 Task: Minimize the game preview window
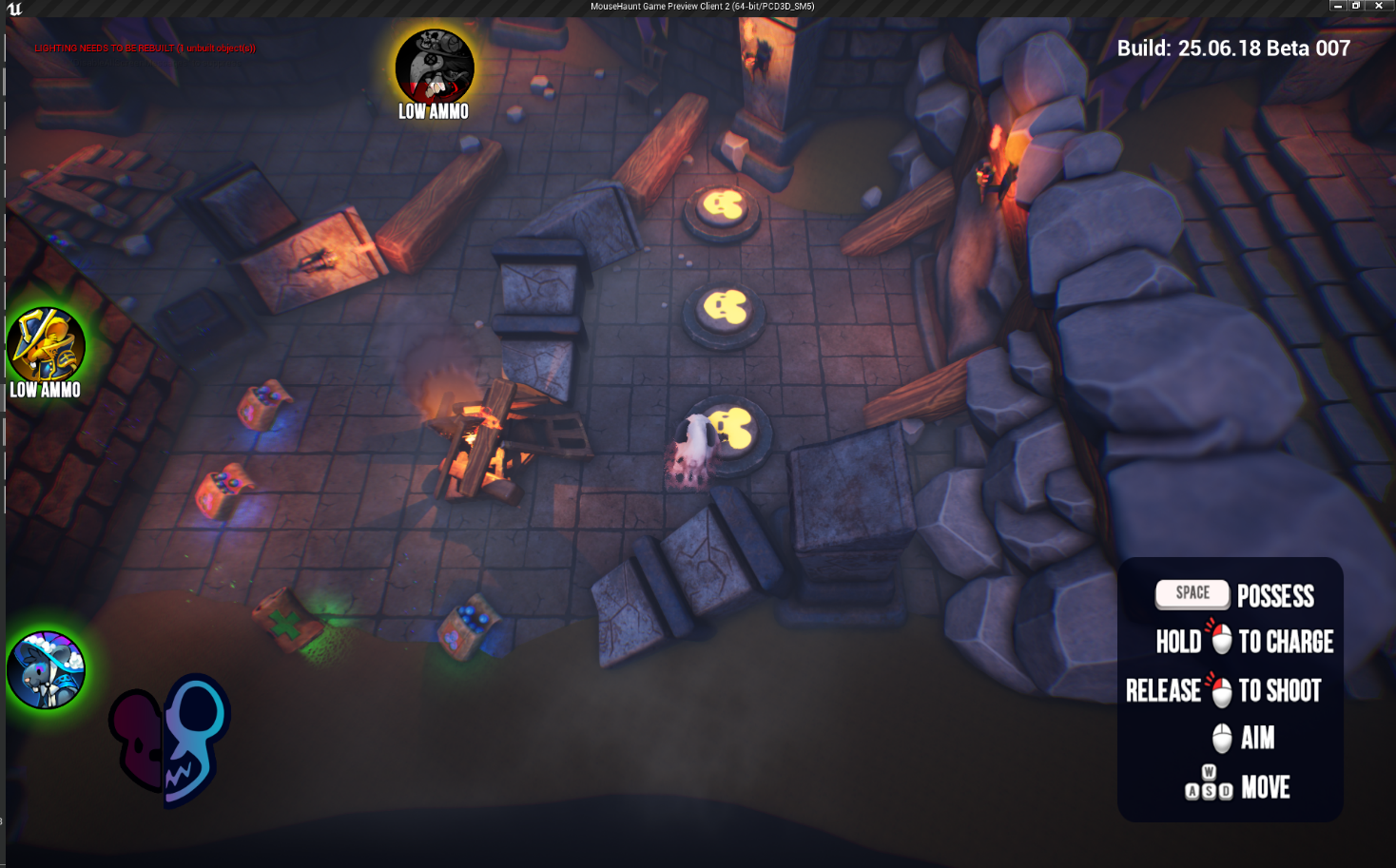(x=1338, y=6)
